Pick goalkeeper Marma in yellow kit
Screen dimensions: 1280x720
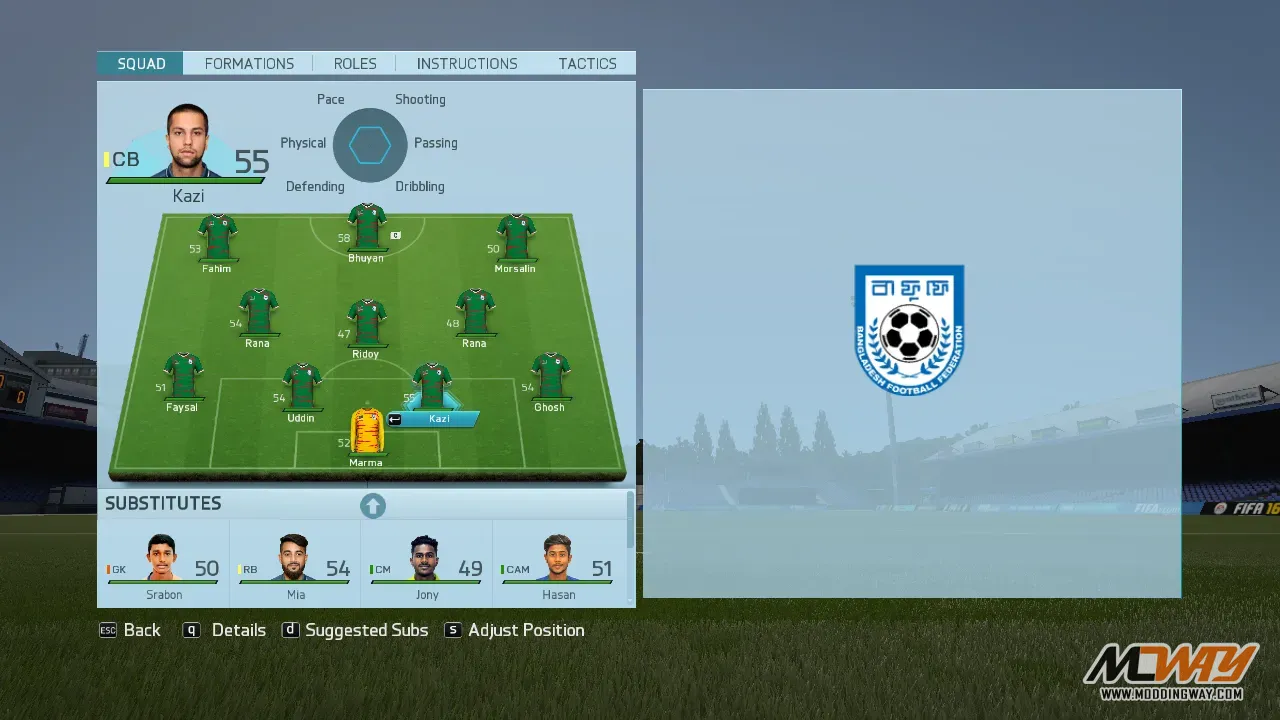click(366, 432)
